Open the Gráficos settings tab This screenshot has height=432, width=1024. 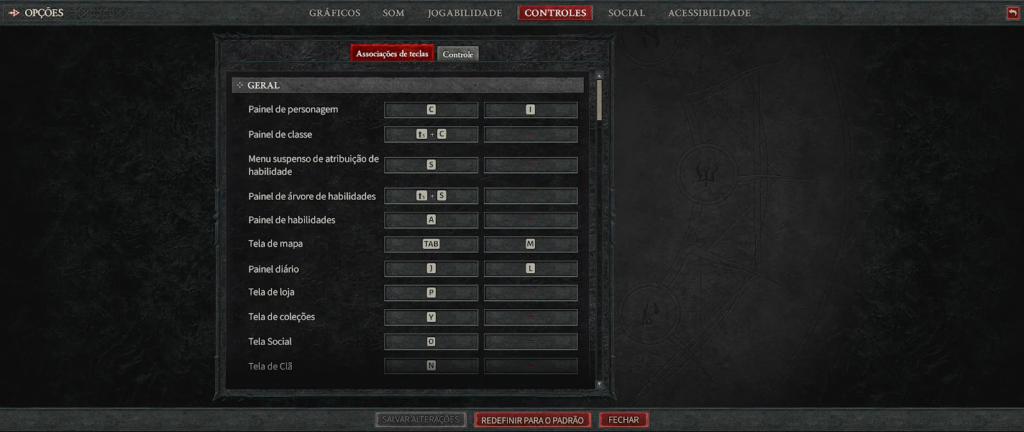coord(334,13)
